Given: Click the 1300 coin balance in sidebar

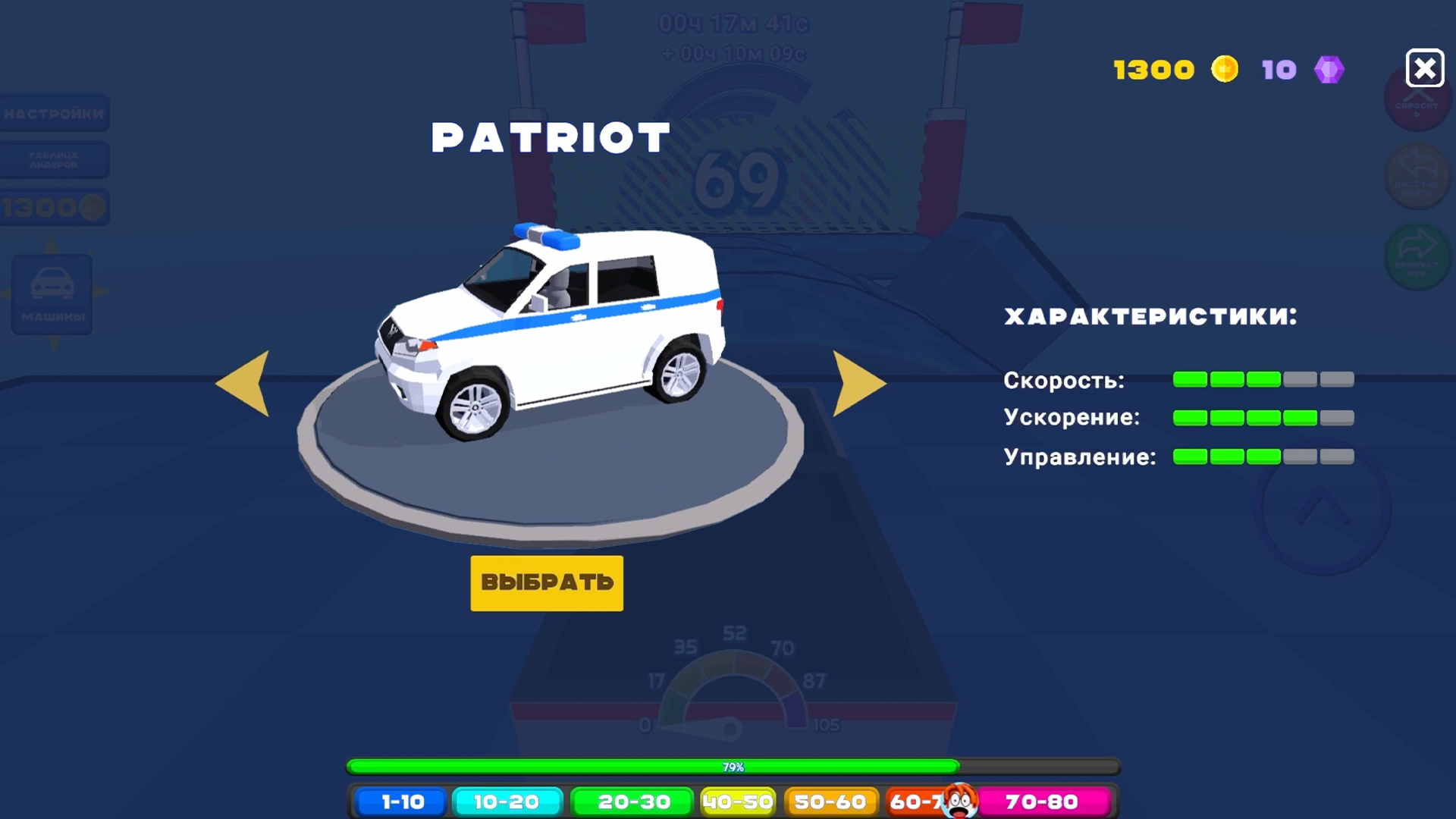Looking at the screenshot, I should point(53,206).
